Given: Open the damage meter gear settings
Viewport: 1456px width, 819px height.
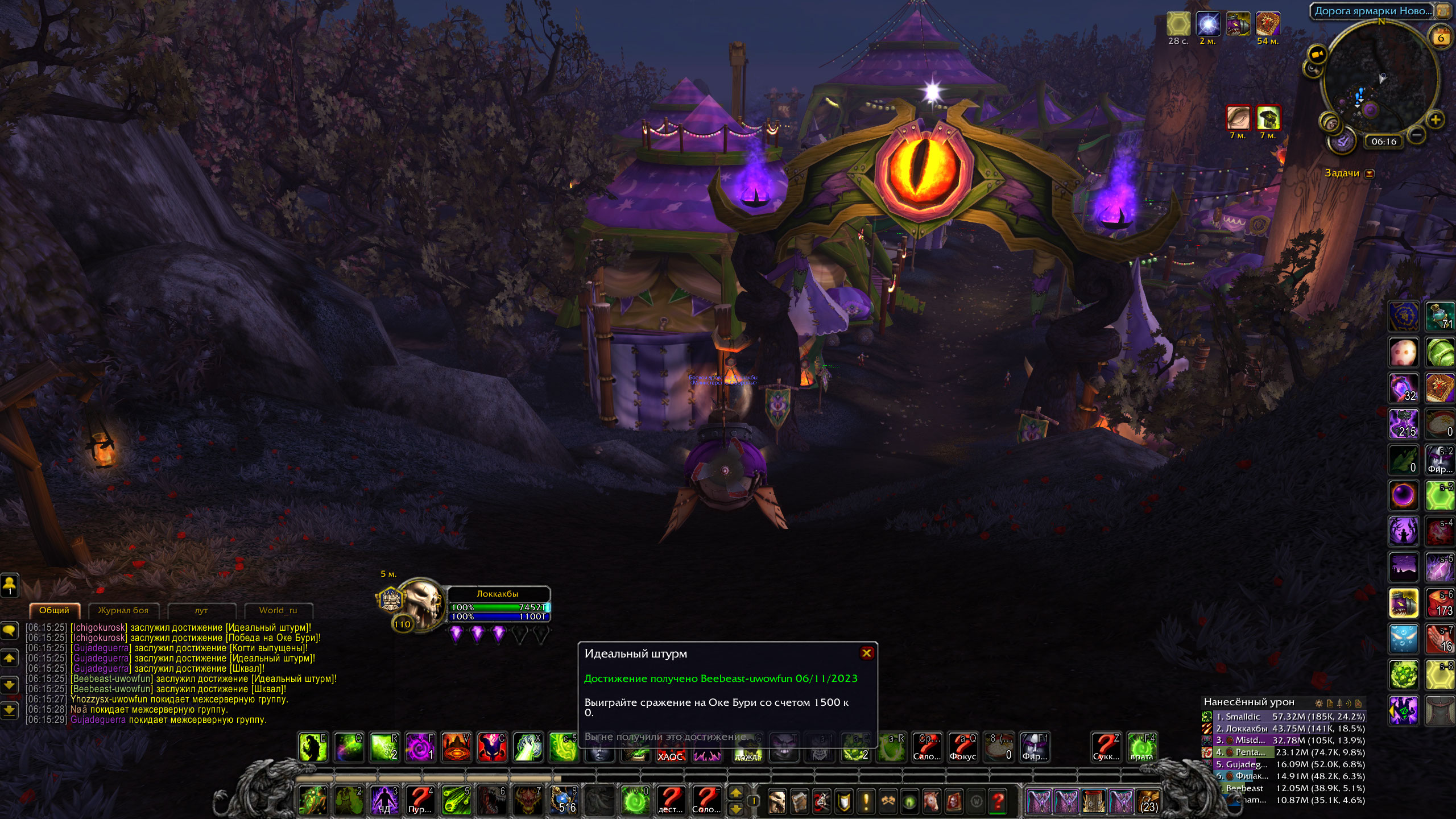Looking at the screenshot, I should (1318, 703).
